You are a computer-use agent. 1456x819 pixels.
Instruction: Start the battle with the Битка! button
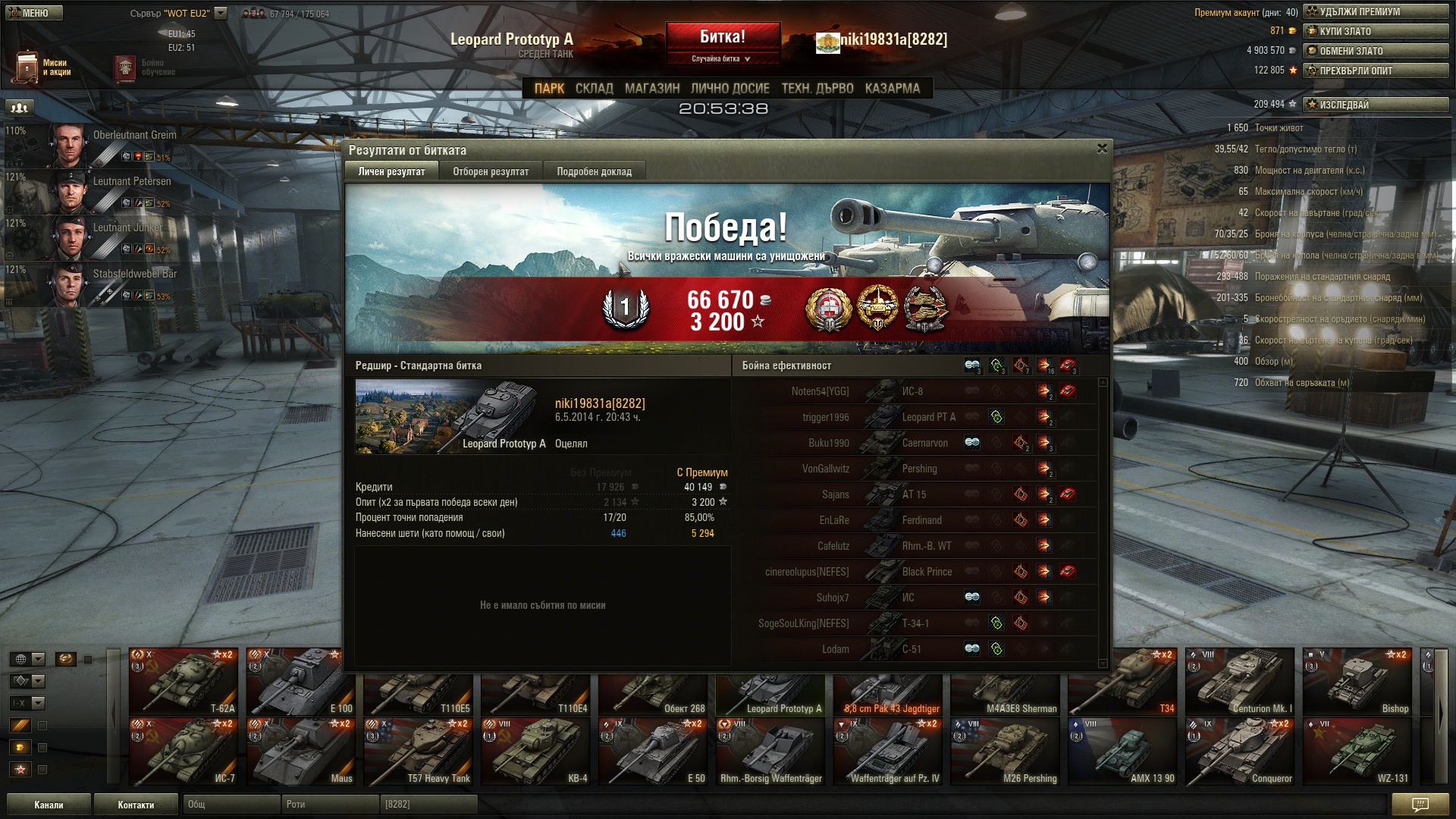(722, 37)
